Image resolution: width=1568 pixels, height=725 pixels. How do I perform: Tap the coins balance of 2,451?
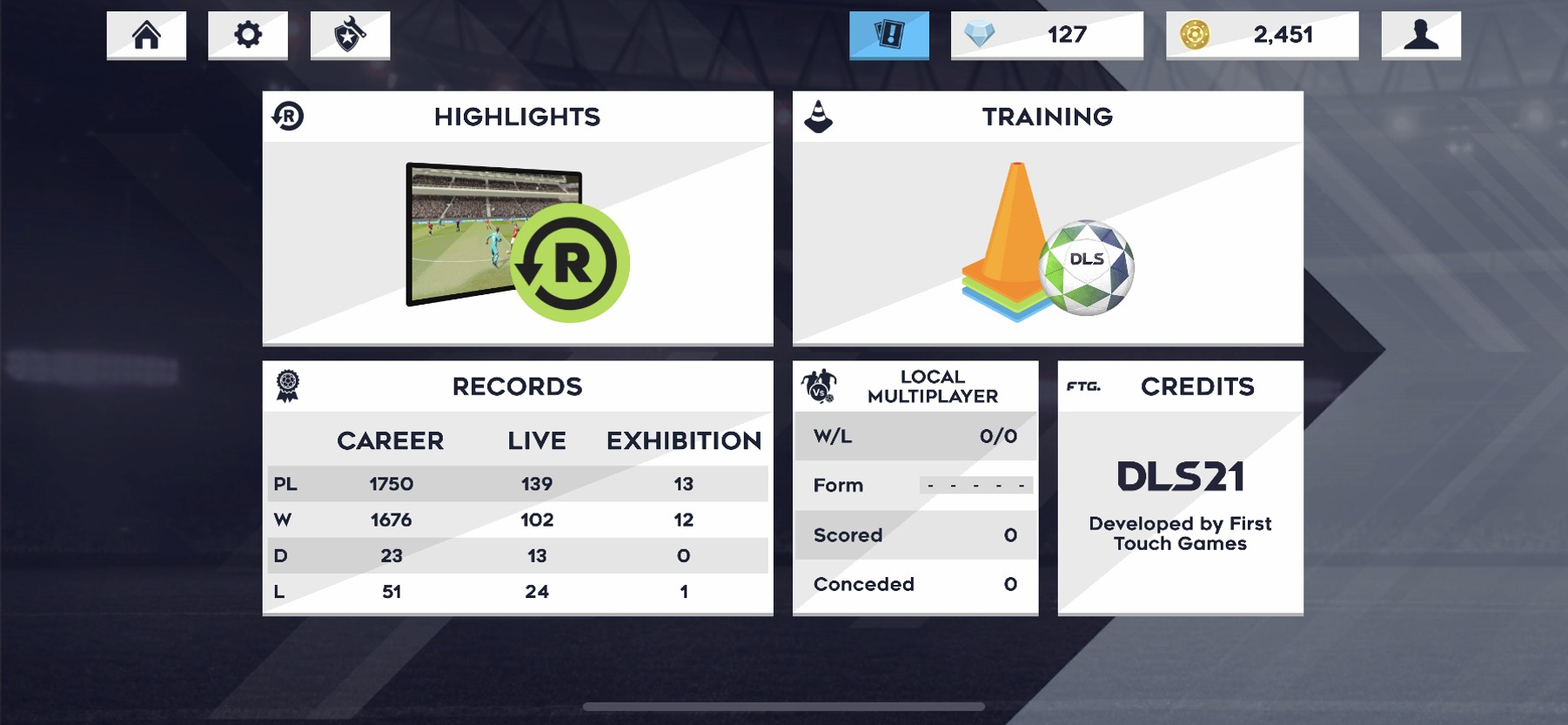[x=1262, y=35]
